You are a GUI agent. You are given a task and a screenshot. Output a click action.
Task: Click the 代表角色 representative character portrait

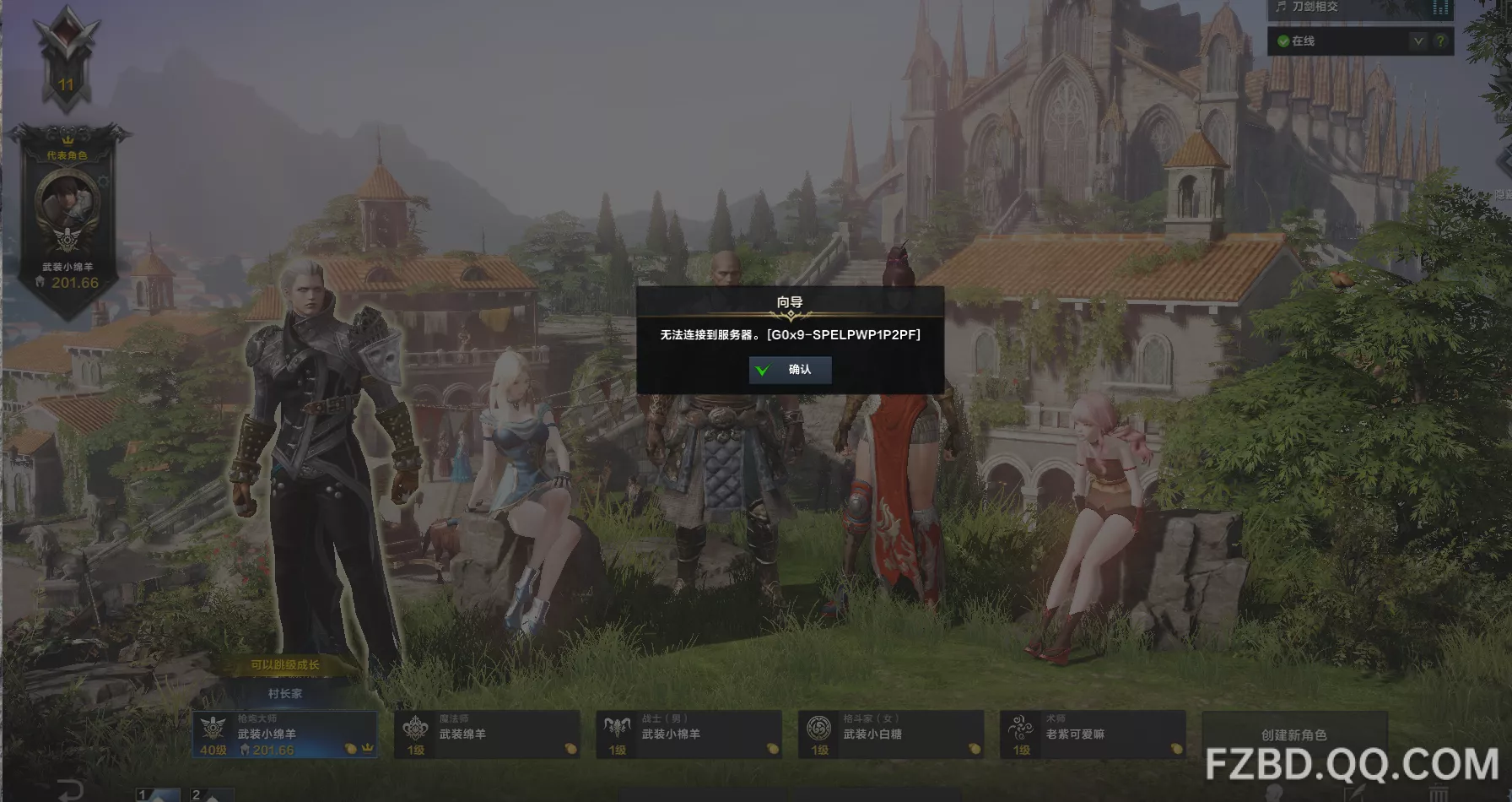pyautogui.click(x=67, y=203)
